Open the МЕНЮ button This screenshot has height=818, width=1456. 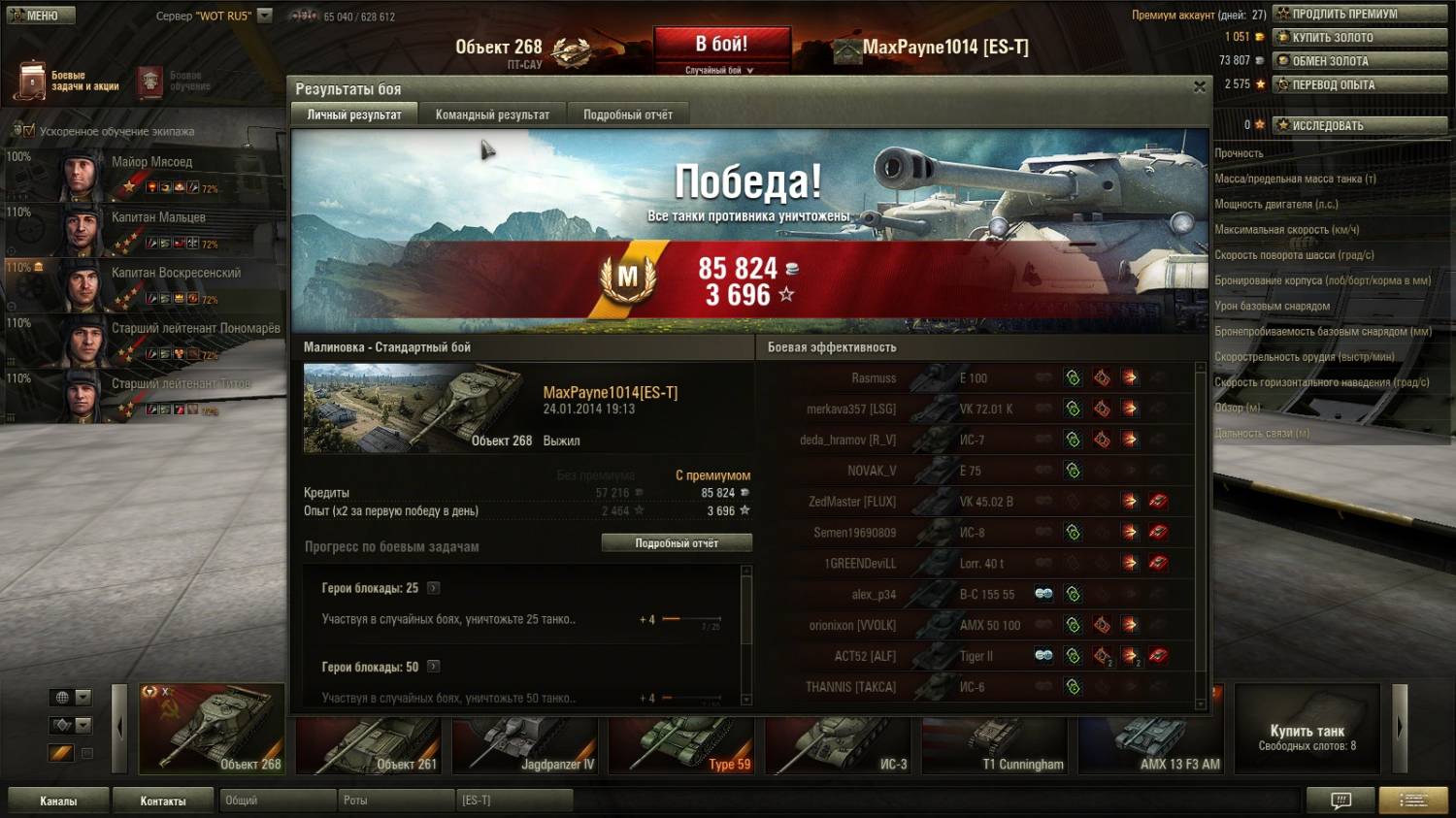[x=39, y=16]
